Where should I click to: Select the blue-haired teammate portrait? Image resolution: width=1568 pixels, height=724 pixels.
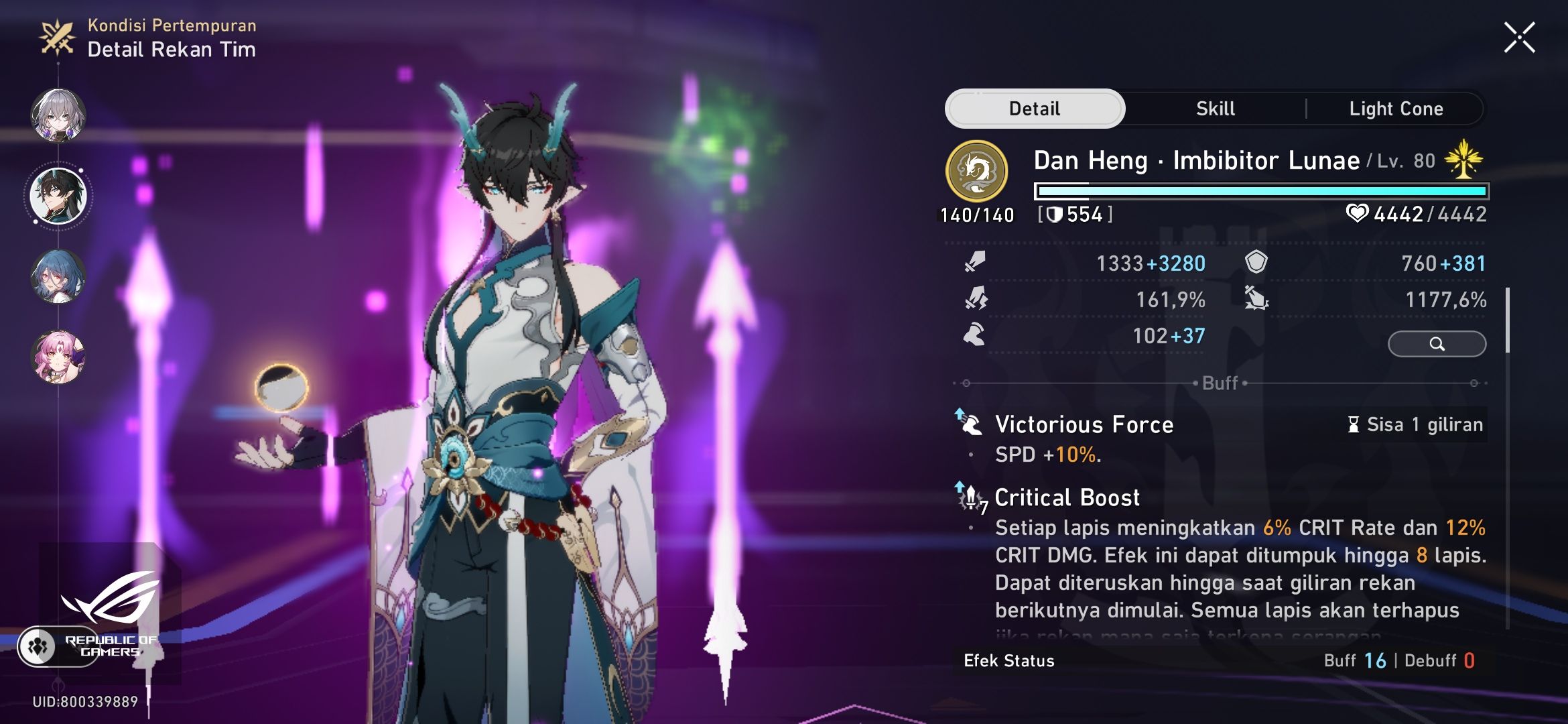tap(58, 276)
